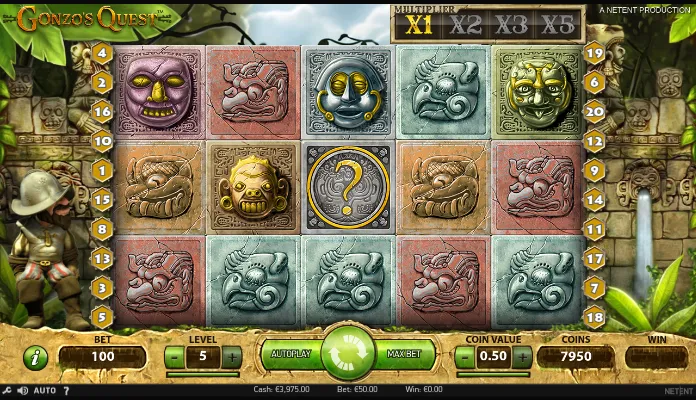Select payline number 4 marker
The image size is (696, 400).
(x=103, y=54)
